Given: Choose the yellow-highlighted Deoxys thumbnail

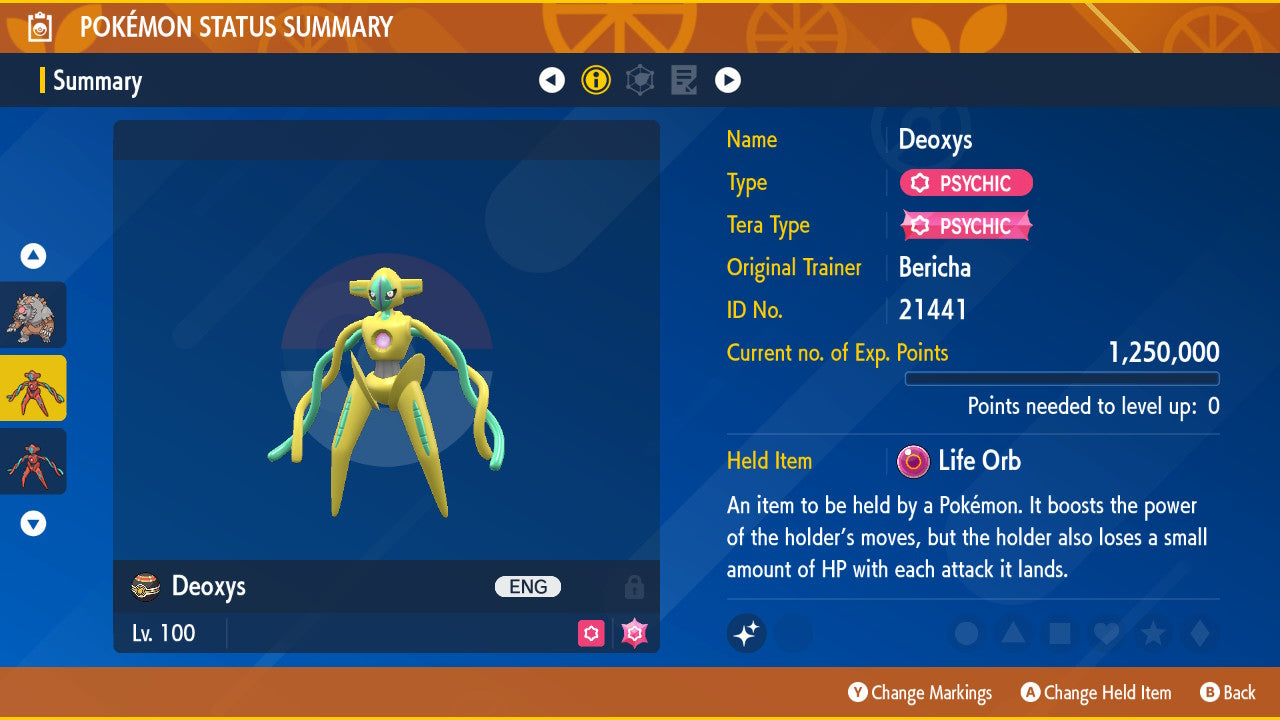Looking at the screenshot, I should (34, 388).
